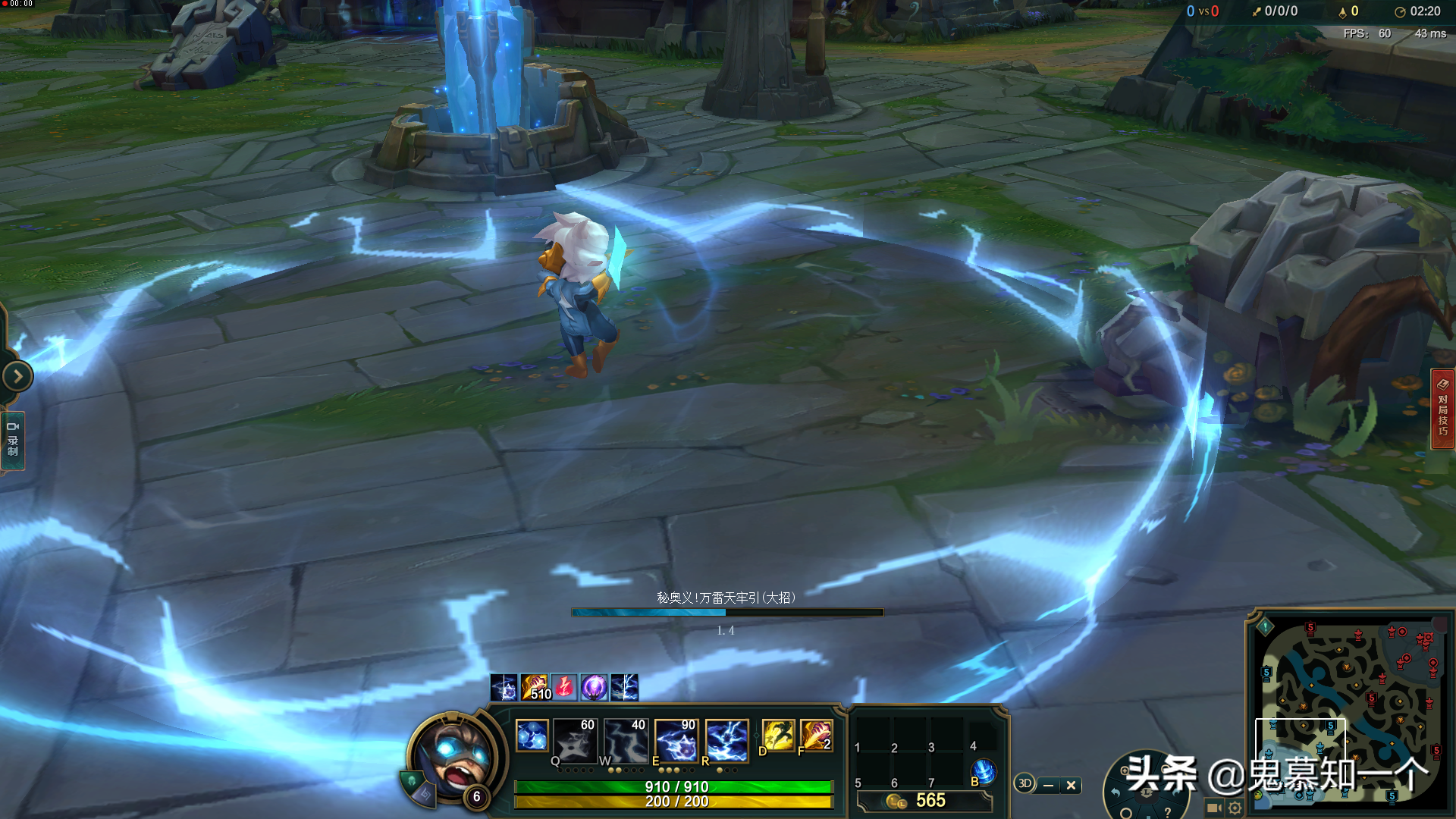Use the Ignite summoner spell
Screen dimensions: 1456x819
pyautogui.click(x=816, y=736)
